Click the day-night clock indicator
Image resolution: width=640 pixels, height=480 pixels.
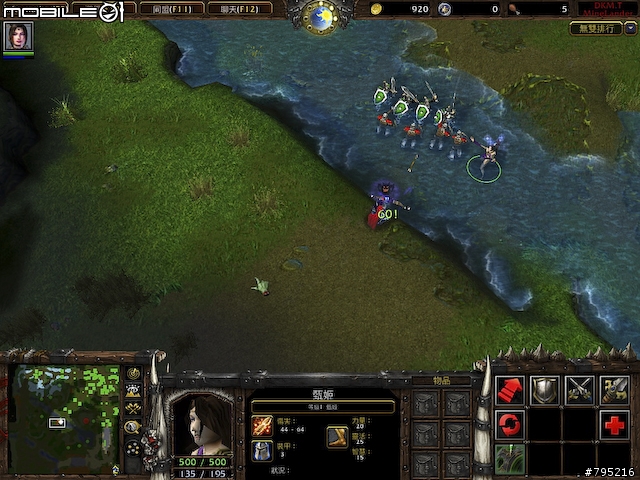tap(320, 15)
